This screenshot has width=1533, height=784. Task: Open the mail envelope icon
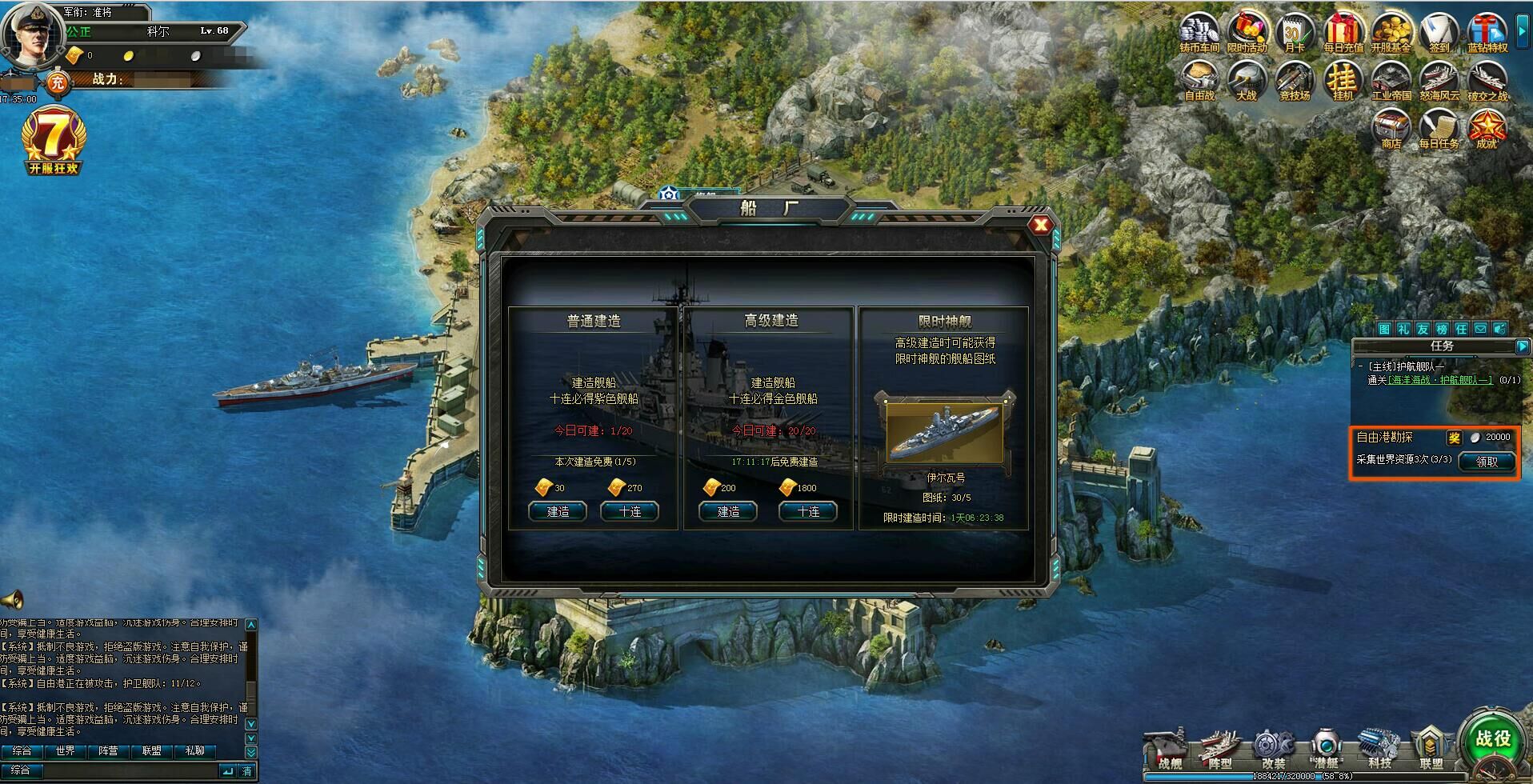[1479, 330]
